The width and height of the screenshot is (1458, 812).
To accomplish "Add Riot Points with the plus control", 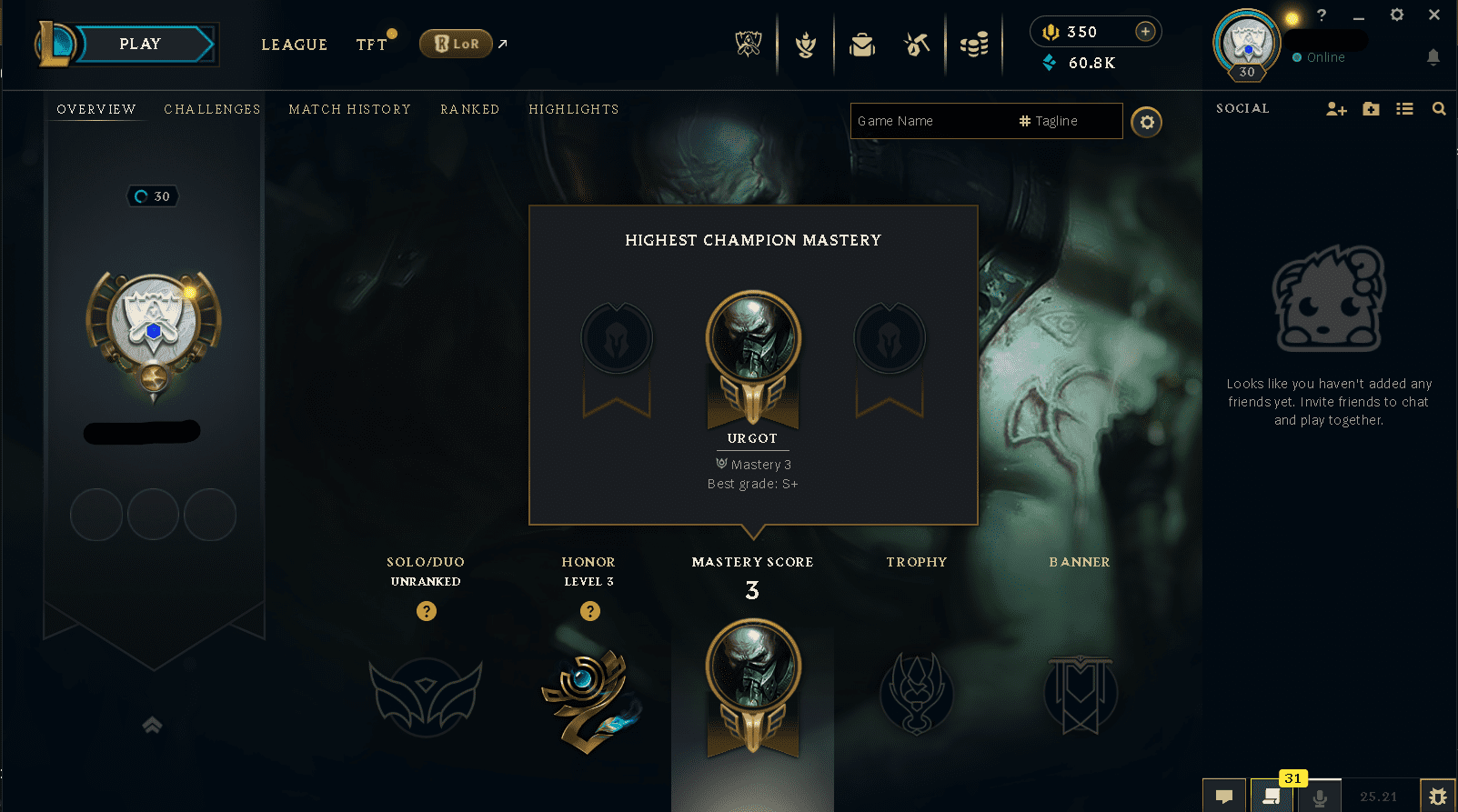I will [x=1144, y=31].
